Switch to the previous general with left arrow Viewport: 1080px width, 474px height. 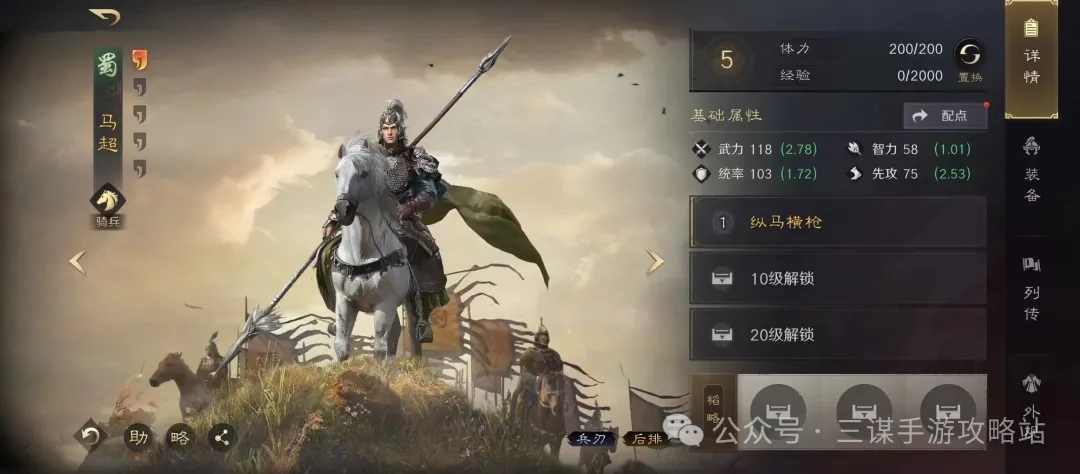point(77,262)
